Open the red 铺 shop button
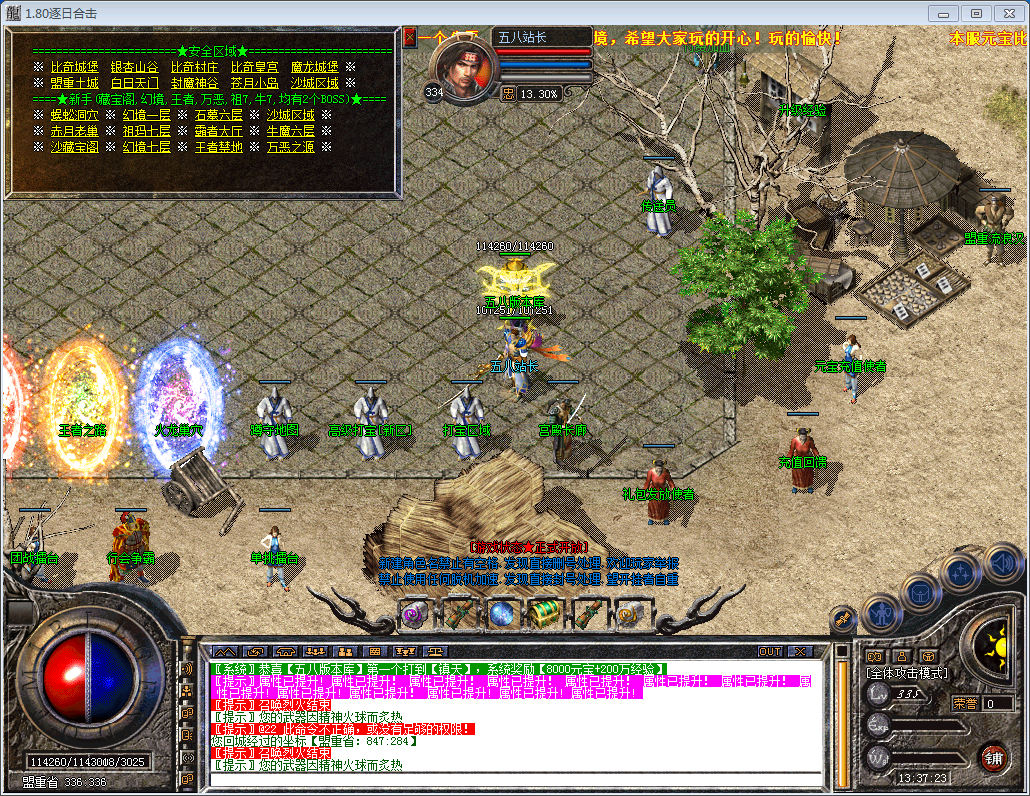The image size is (1030, 796). pos(993,757)
